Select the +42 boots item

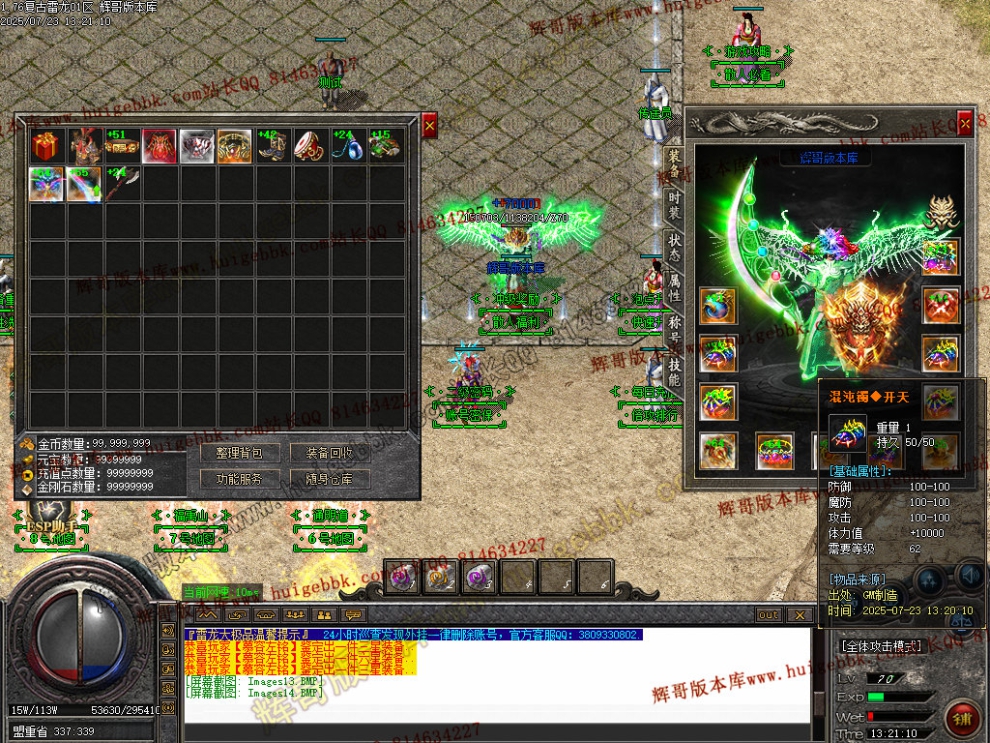click(x=272, y=146)
